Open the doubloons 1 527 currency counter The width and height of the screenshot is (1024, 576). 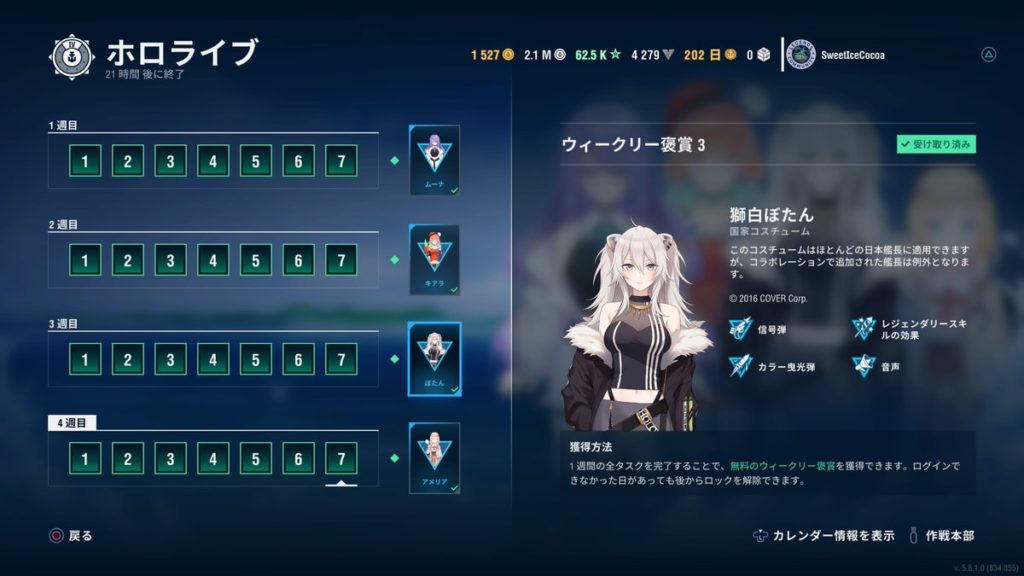click(x=492, y=55)
